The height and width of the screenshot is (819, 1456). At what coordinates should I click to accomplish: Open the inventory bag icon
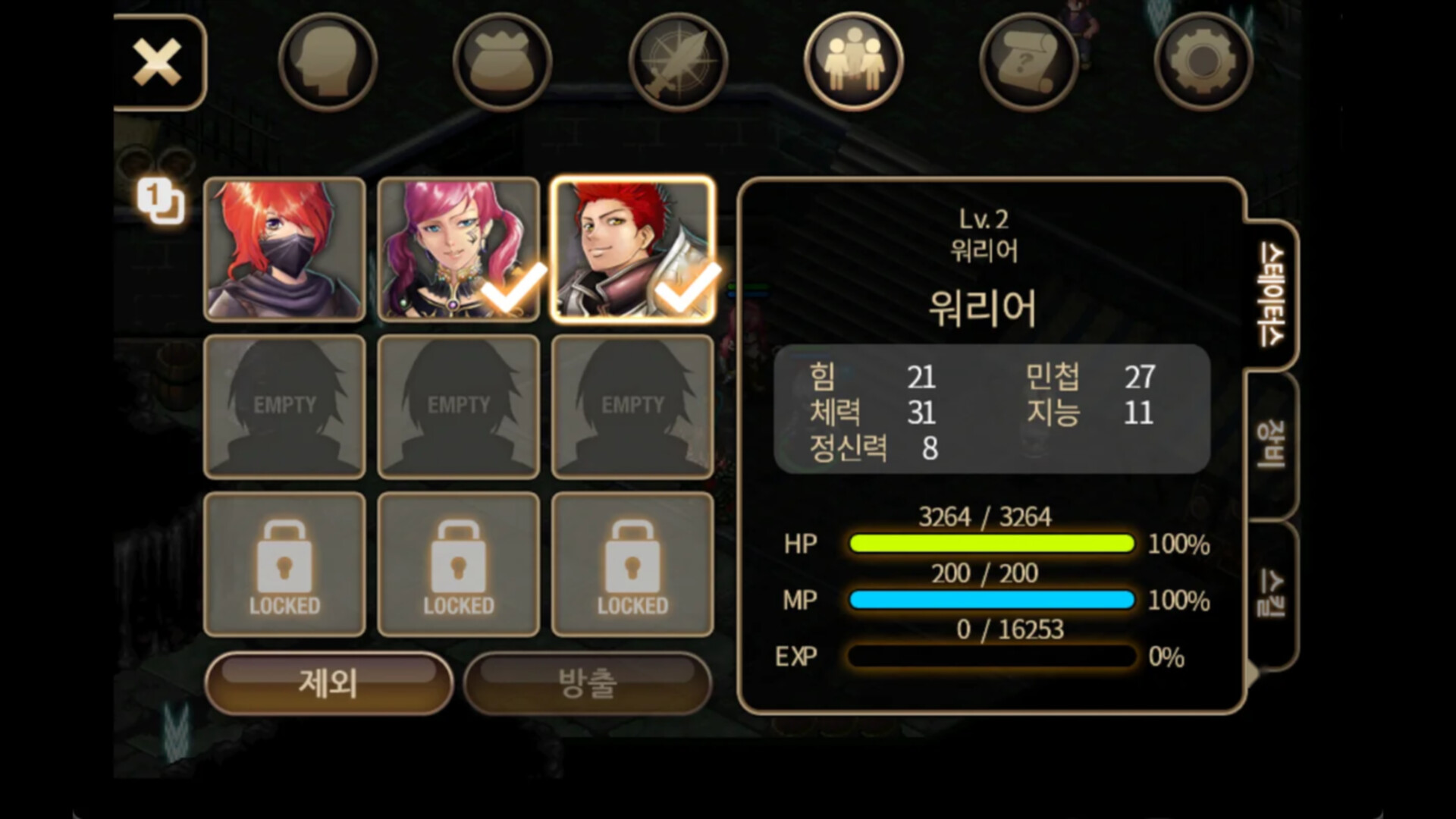[x=502, y=61]
